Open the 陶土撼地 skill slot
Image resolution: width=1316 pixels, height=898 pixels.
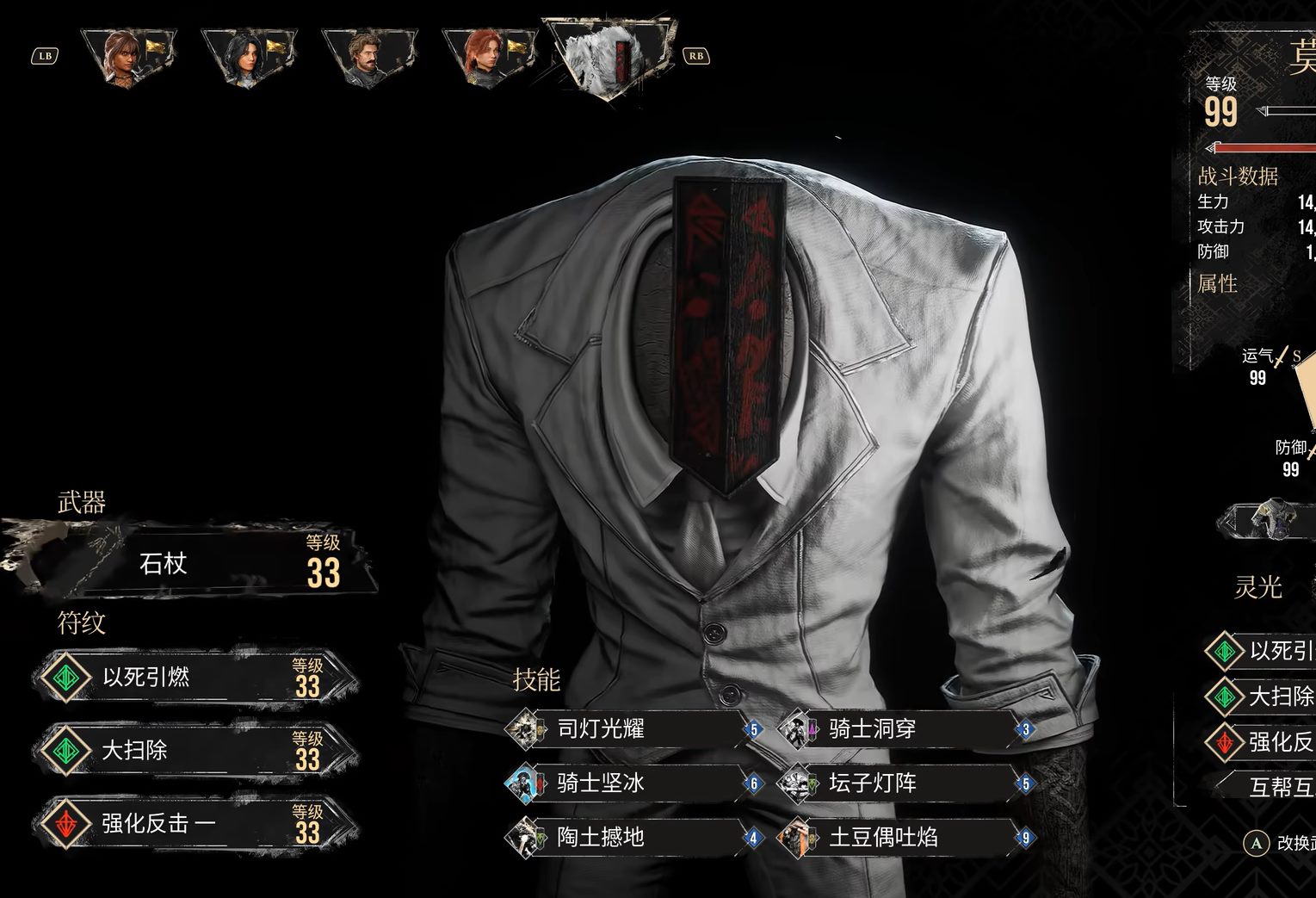(633, 837)
